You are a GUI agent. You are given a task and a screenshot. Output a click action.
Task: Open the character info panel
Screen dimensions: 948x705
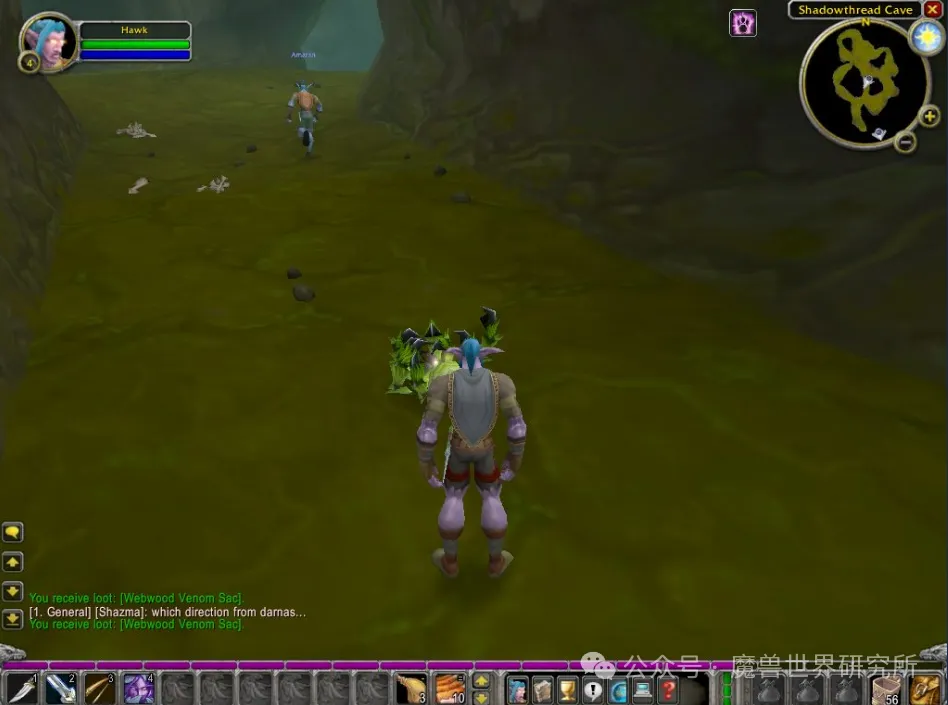click(517, 689)
